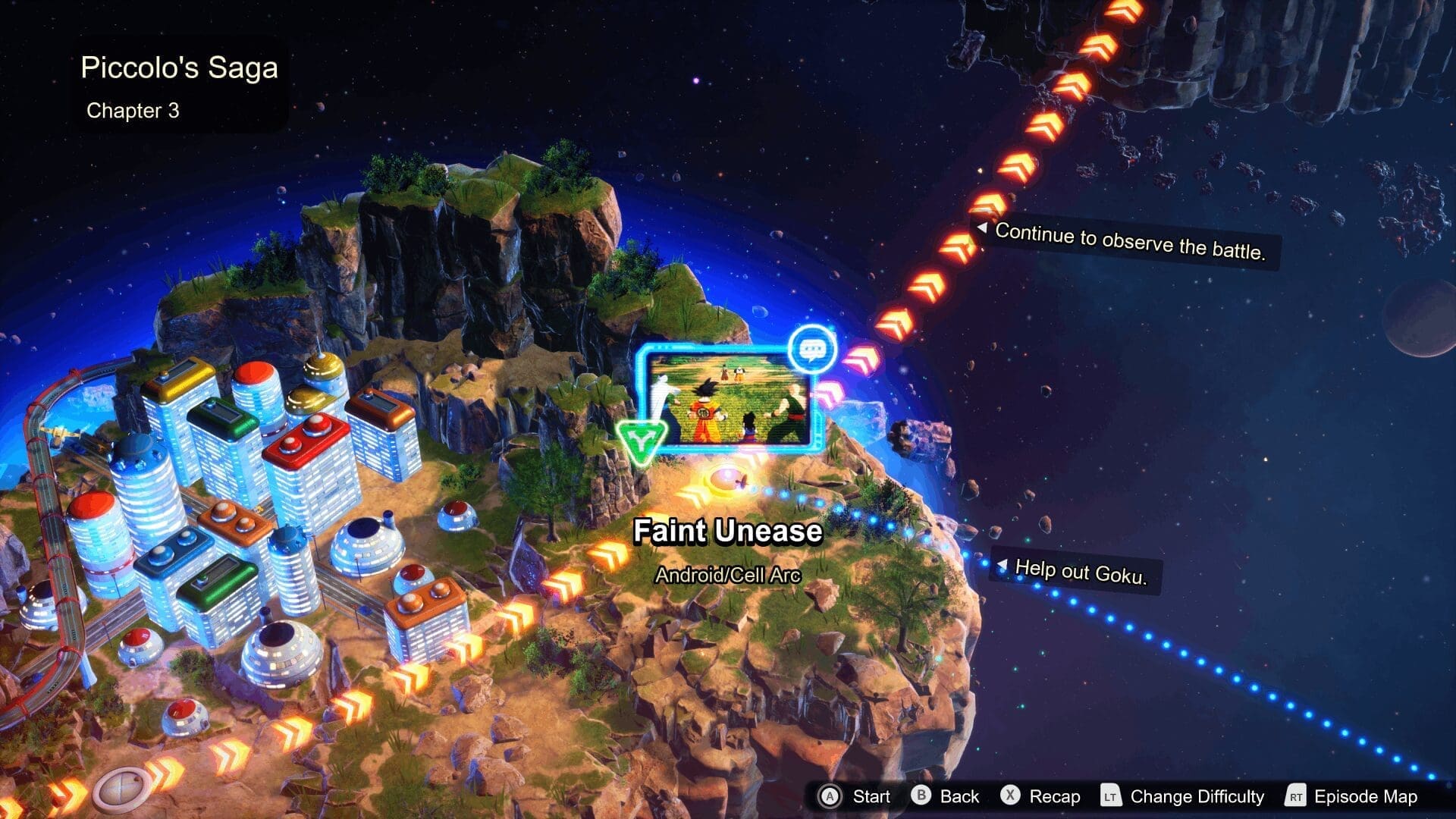This screenshot has width=1456, height=819.
Task: Click the green branch marker beside the thumbnail
Action: (641, 440)
